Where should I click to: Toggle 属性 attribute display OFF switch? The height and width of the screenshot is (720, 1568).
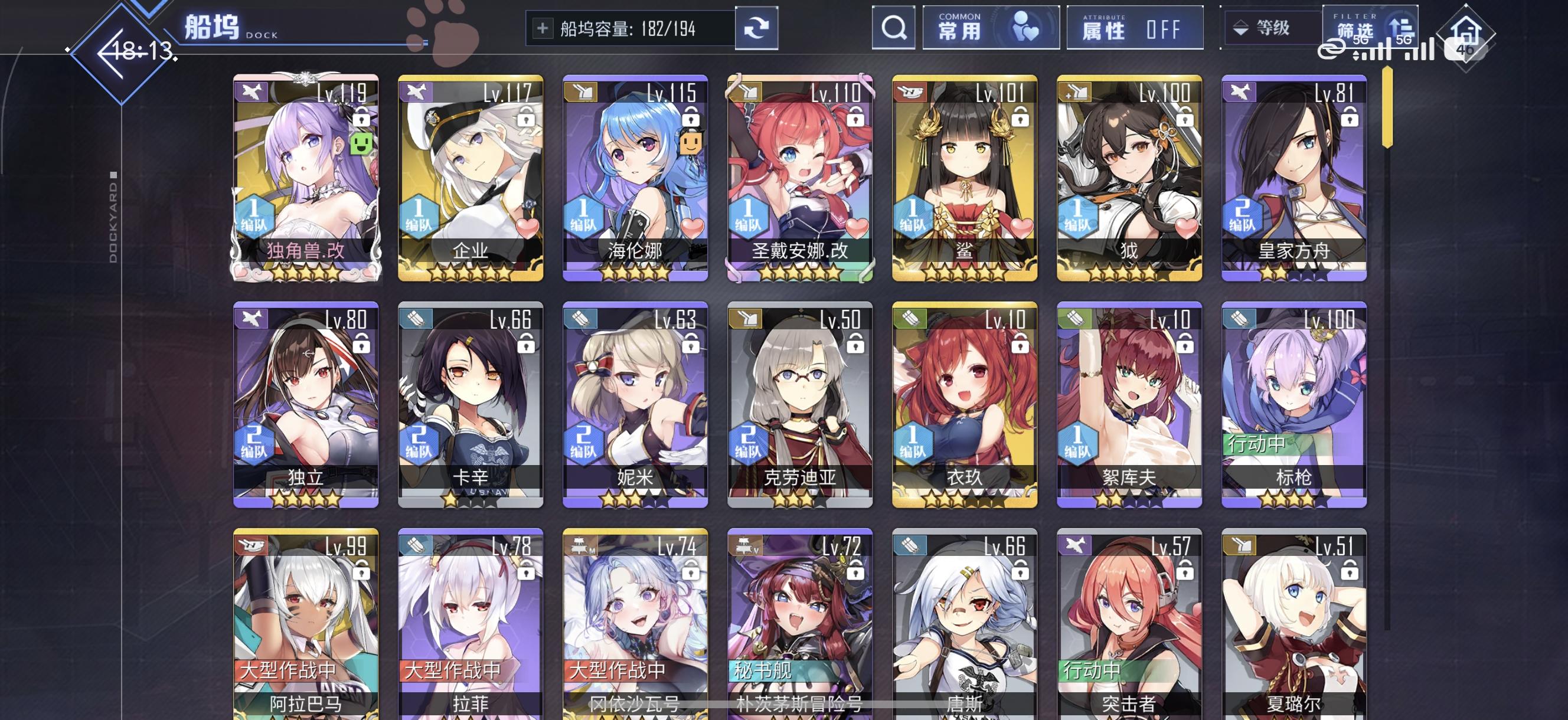[x=1135, y=27]
